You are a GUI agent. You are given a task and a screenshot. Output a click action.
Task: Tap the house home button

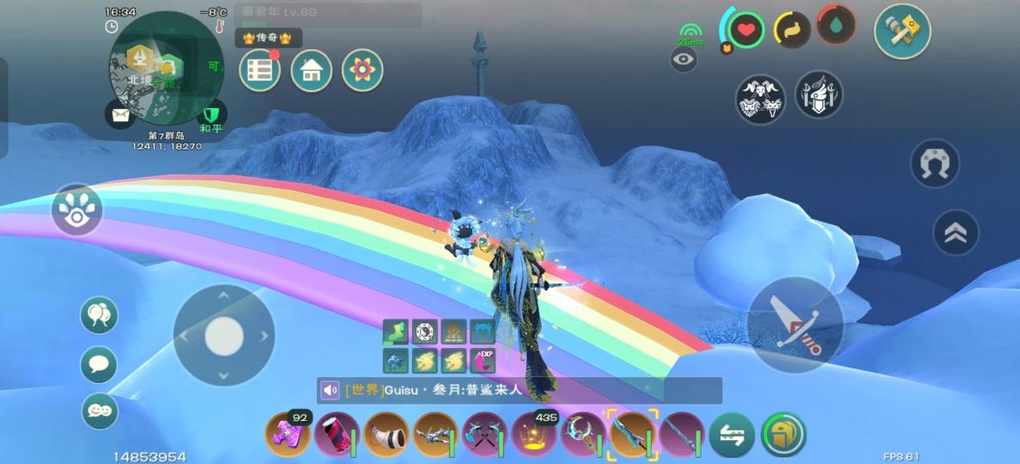(311, 71)
